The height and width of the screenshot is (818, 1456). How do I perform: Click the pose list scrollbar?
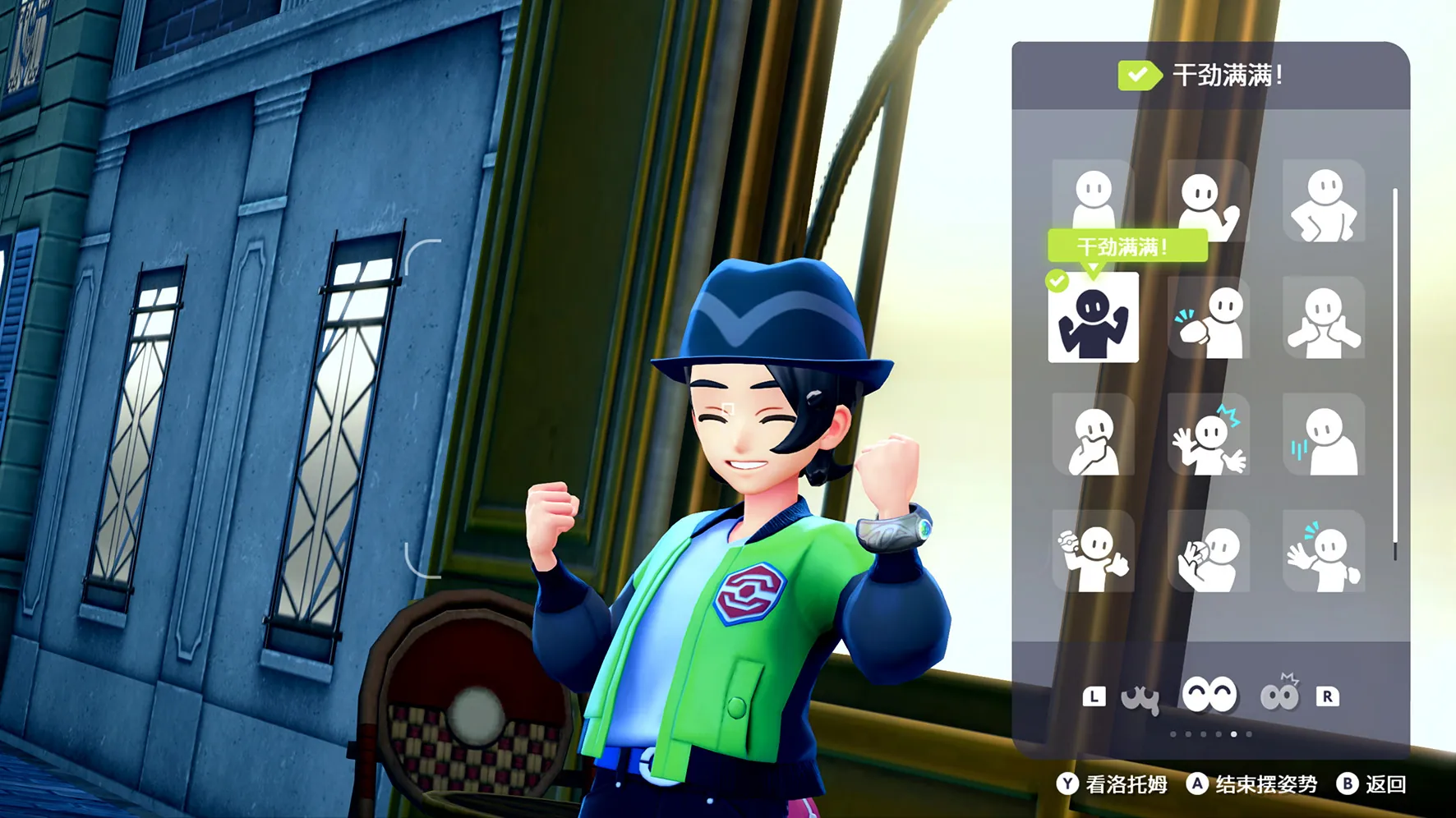[x=1395, y=374]
